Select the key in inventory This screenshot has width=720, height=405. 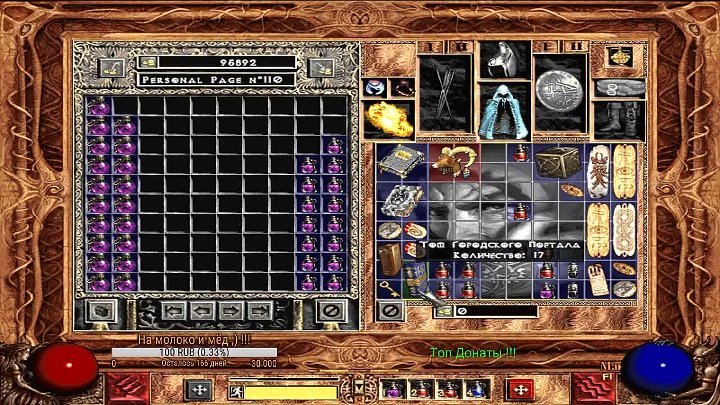(388, 287)
